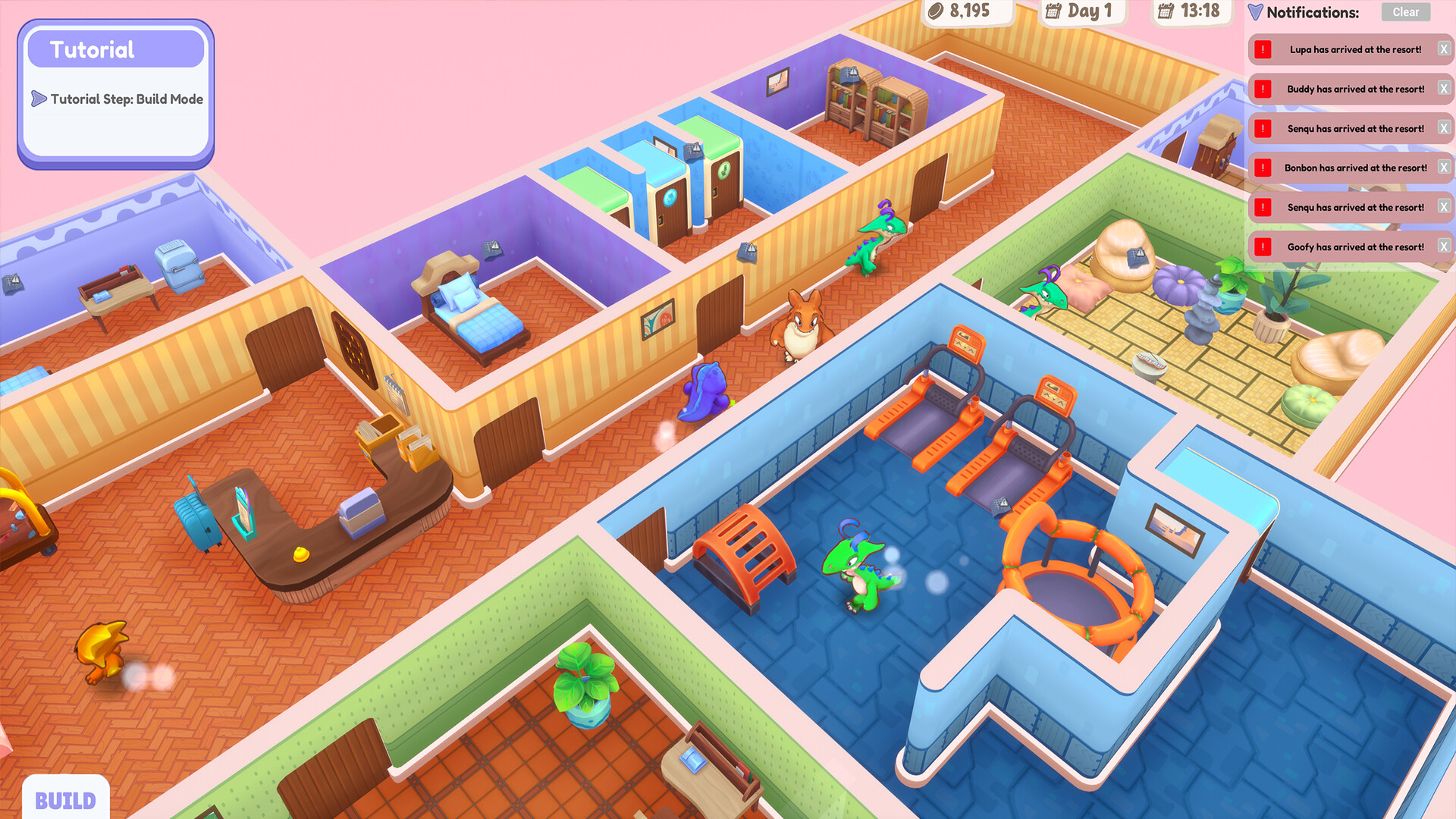
Task: Open BUILD mode
Action: [x=66, y=800]
